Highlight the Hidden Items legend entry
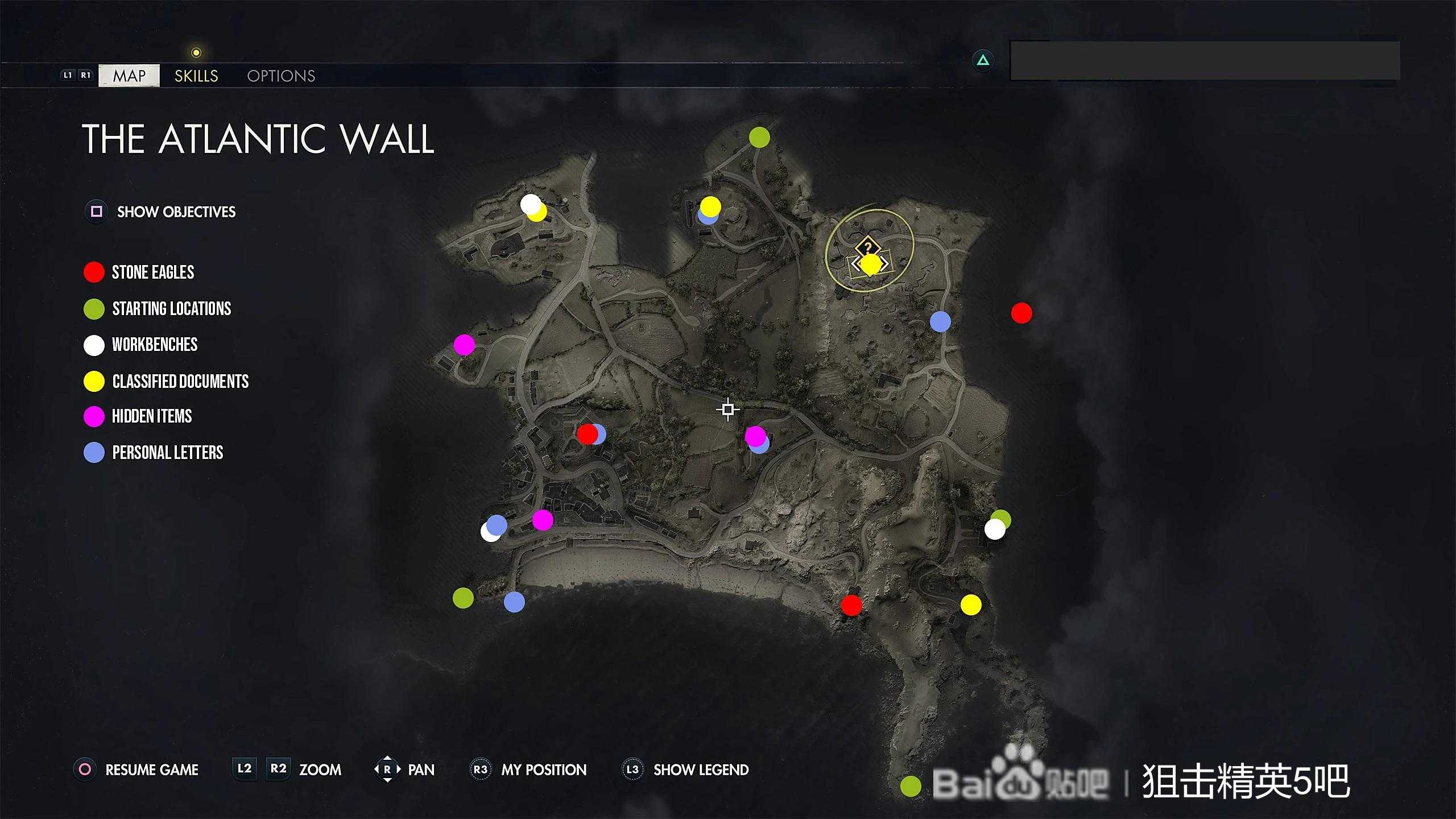 coord(151,416)
